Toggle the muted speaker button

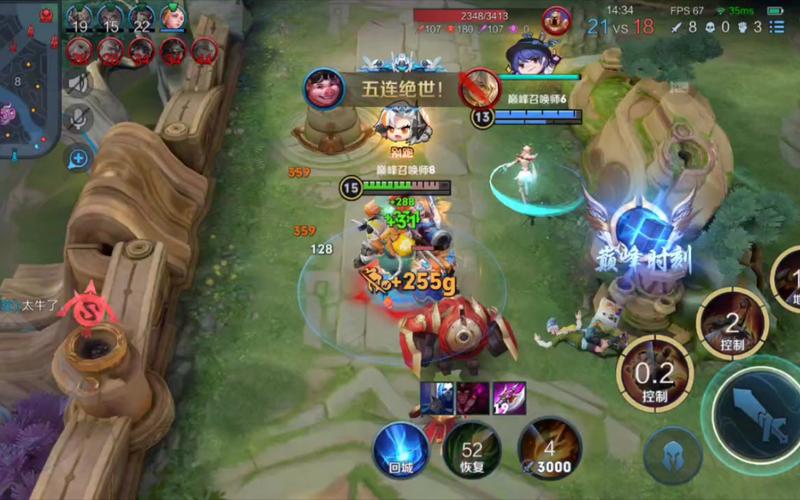pos(79,83)
